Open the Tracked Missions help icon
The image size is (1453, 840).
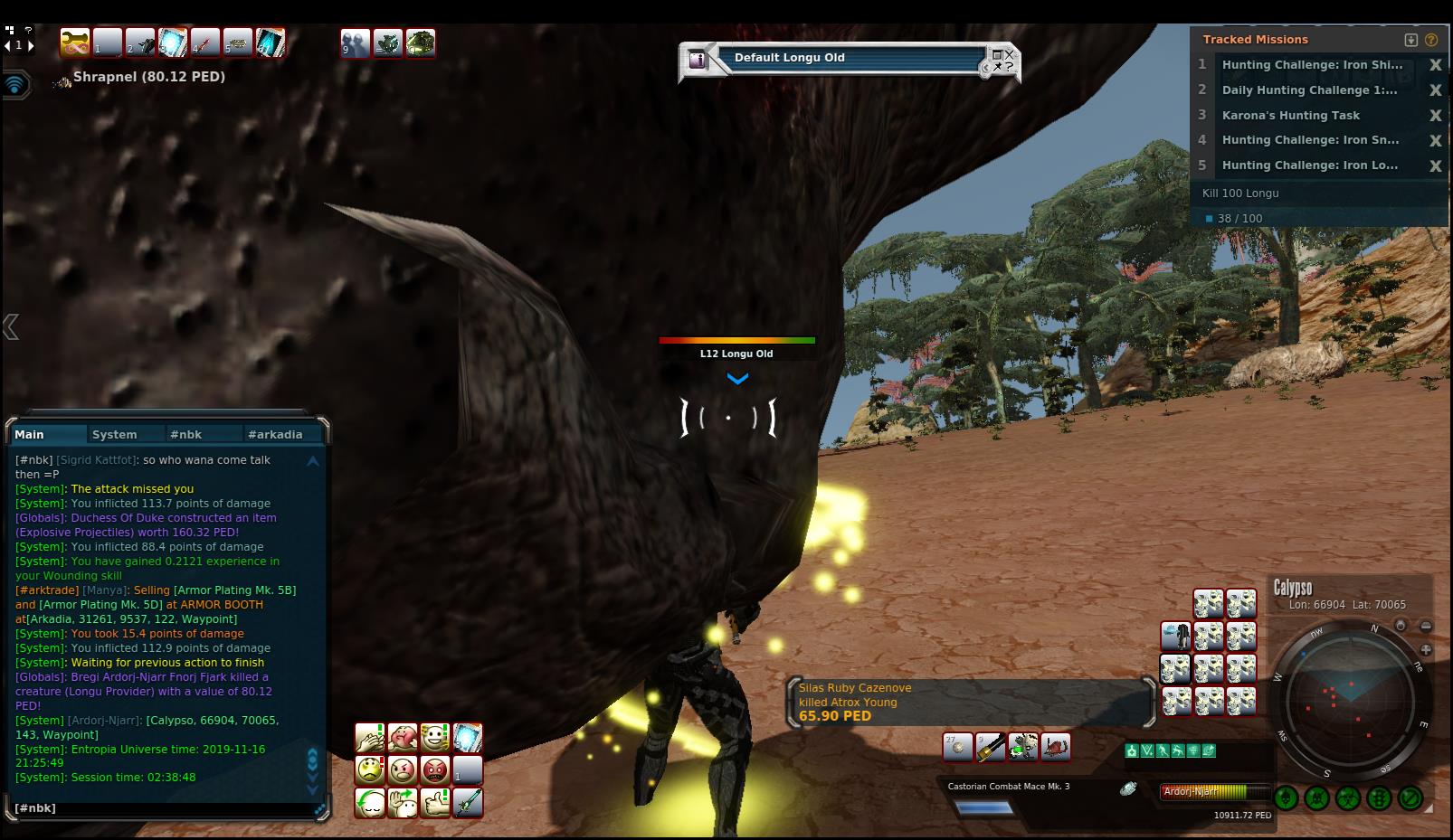point(1431,40)
